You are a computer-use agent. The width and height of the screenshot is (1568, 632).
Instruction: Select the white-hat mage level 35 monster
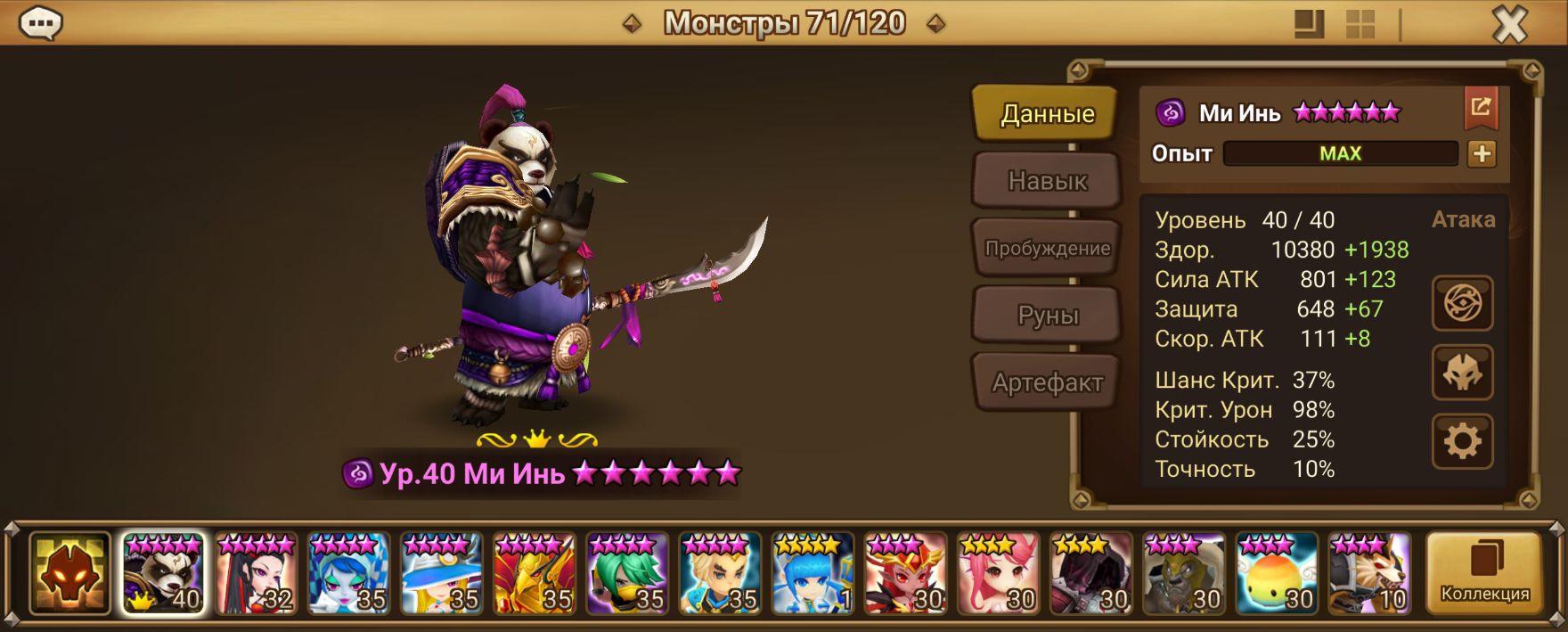(441, 574)
